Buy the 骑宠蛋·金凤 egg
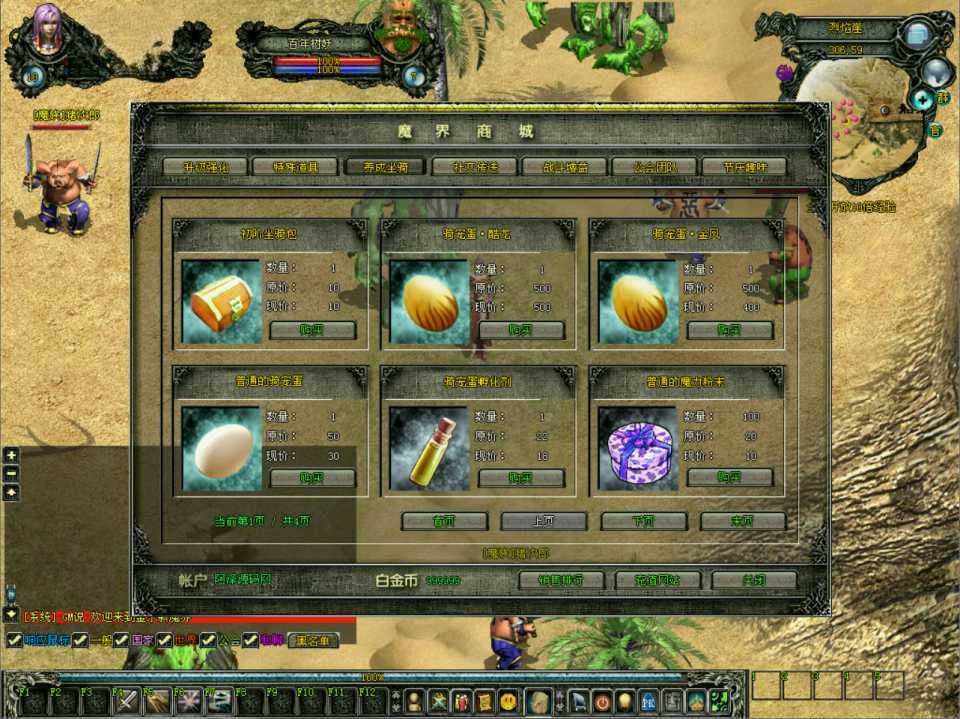The width and height of the screenshot is (960, 719). (x=730, y=330)
